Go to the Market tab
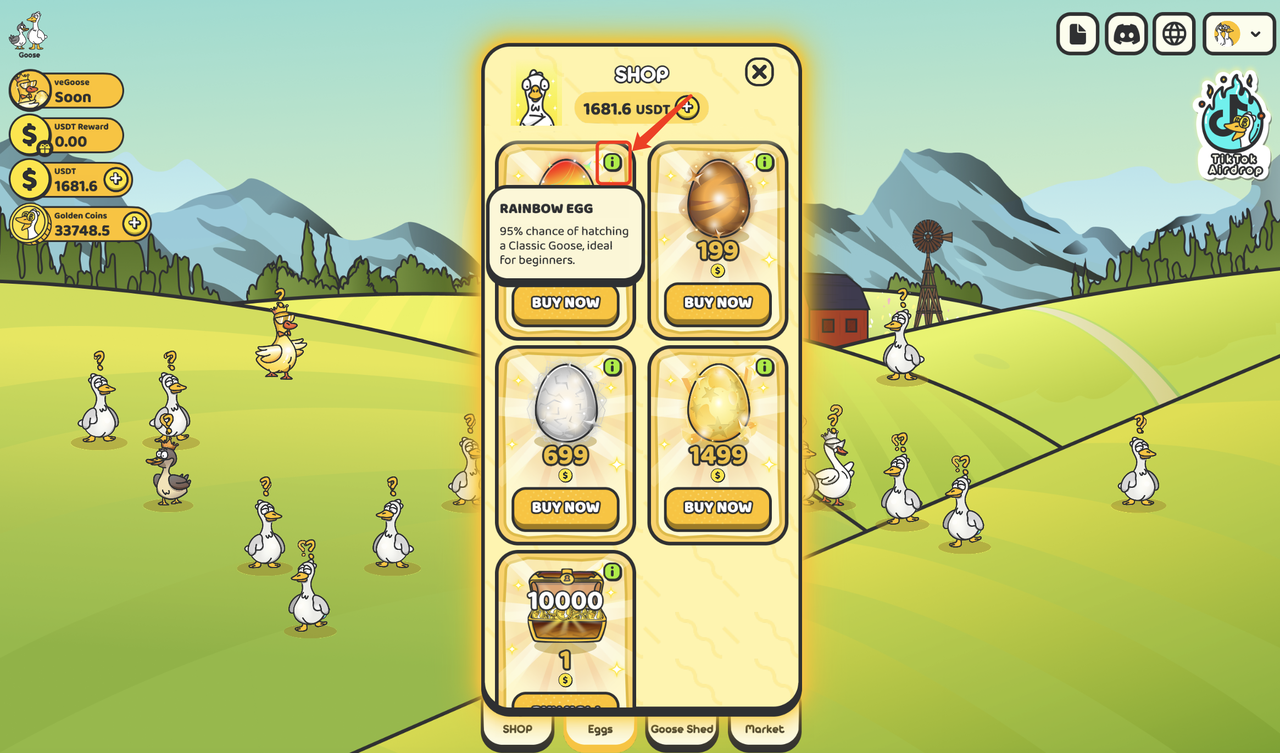Image resolution: width=1280 pixels, height=753 pixels. [764, 730]
